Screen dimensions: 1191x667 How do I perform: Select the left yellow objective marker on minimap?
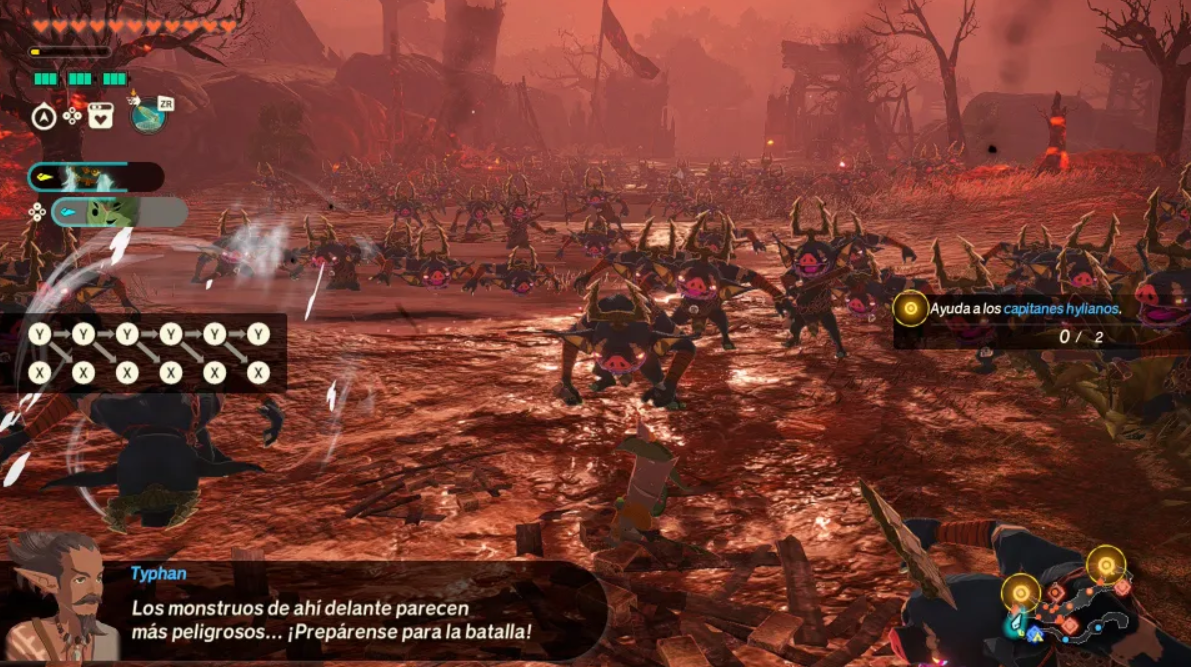1020,593
